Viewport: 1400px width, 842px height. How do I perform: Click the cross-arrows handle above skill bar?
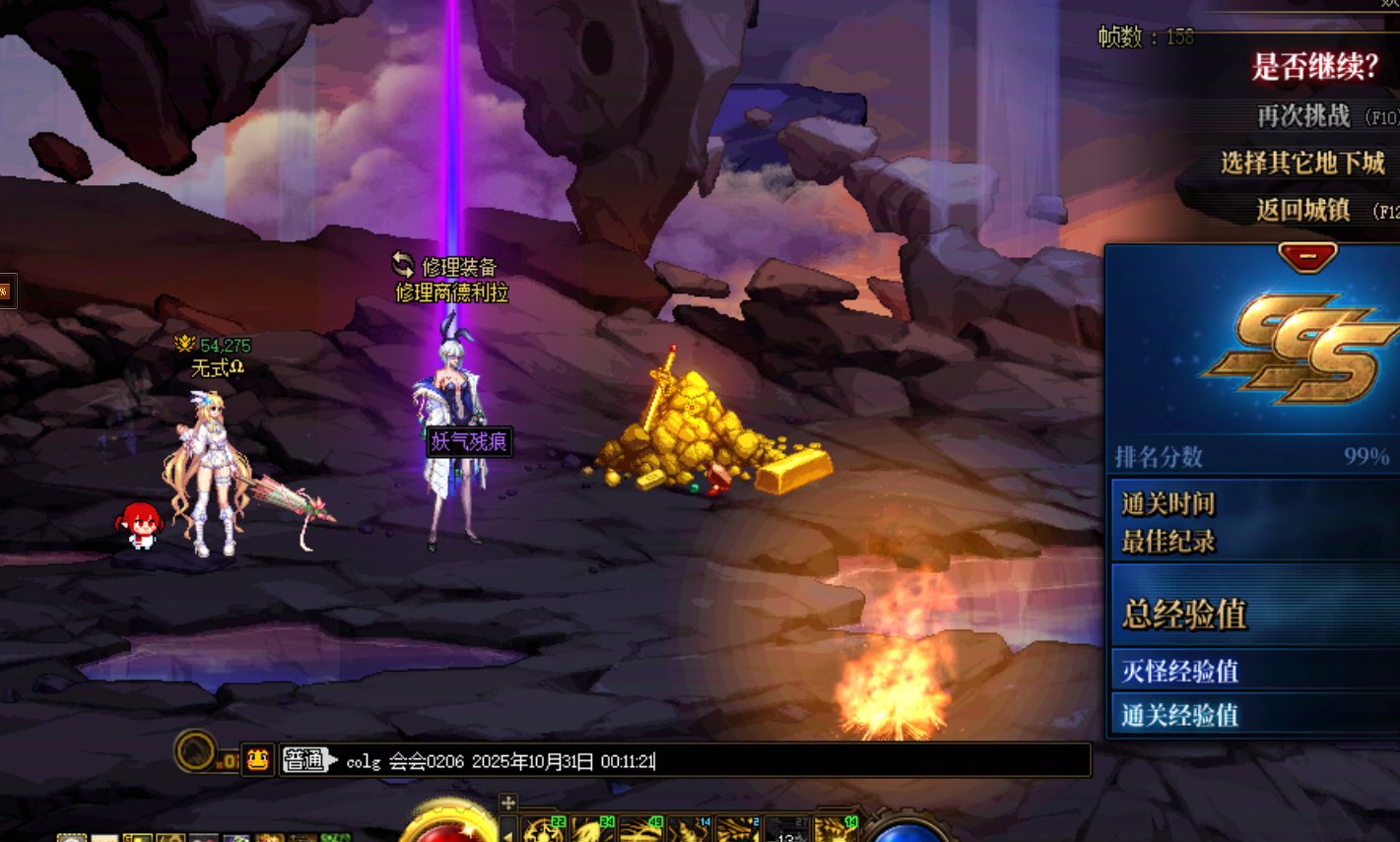(x=508, y=803)
